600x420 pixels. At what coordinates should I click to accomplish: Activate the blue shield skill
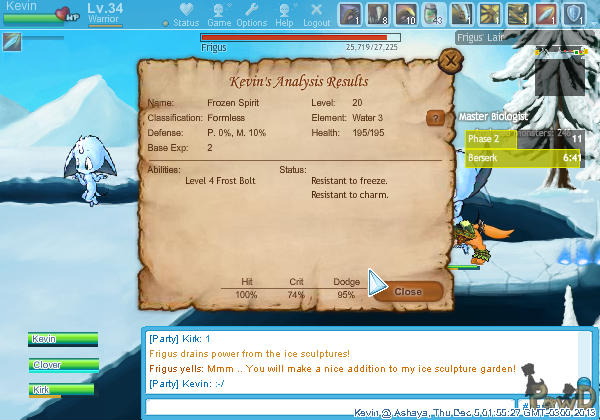(x=574, y=13)
